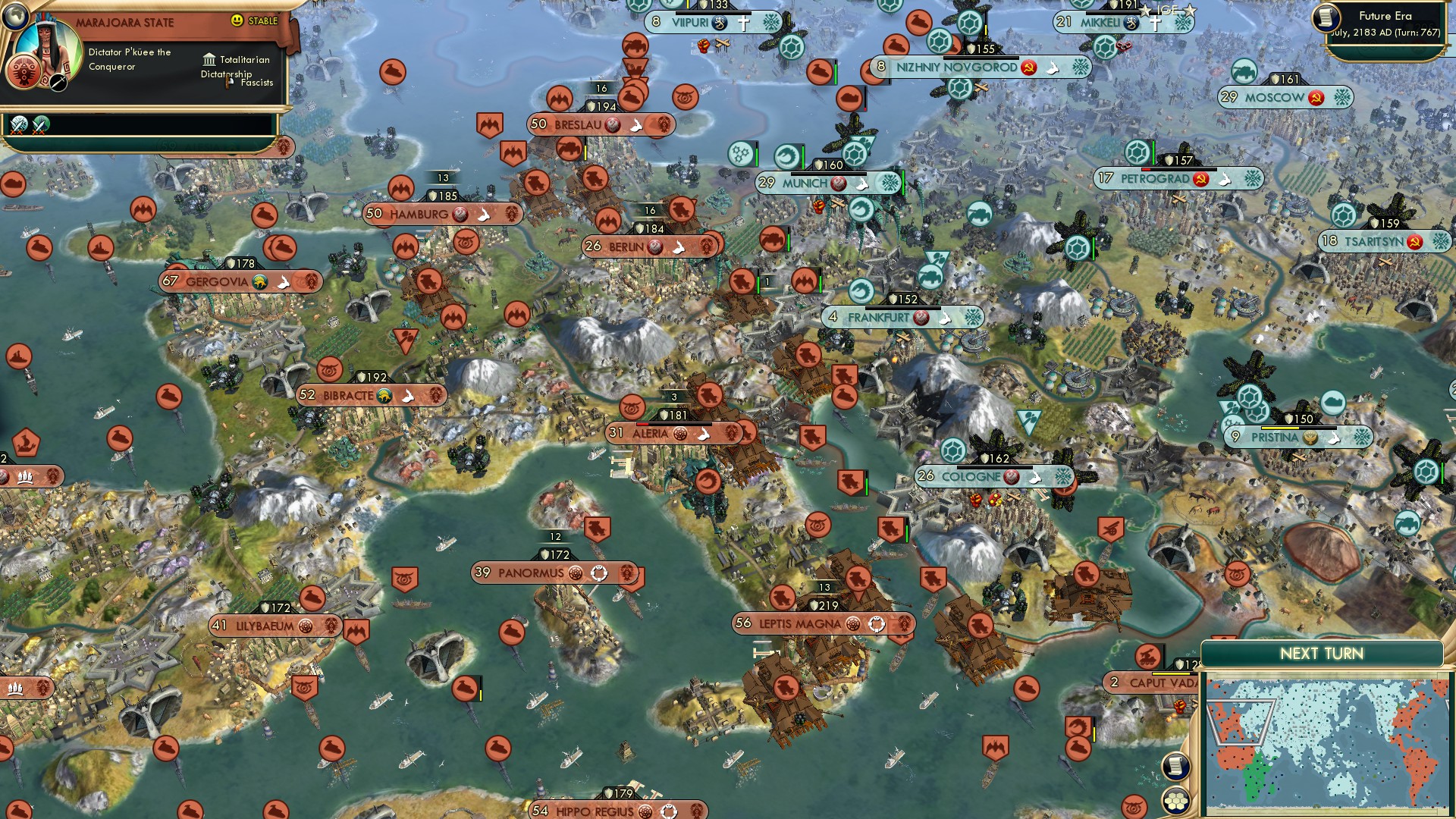
Task: End the turn with Next Turn
Action: click(x=1321, y=654)
